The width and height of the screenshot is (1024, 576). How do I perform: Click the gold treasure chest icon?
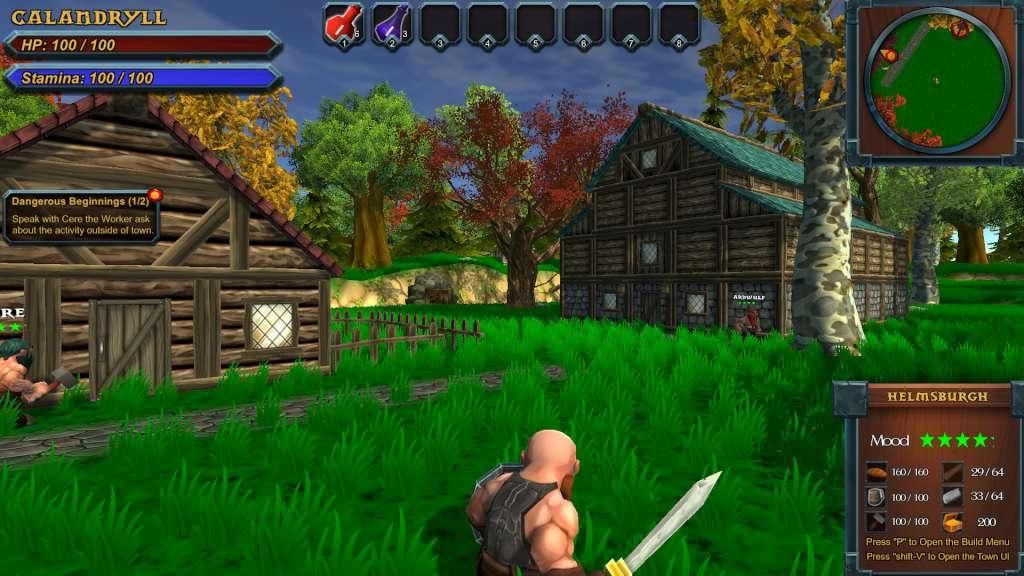(x=952, y=522)
